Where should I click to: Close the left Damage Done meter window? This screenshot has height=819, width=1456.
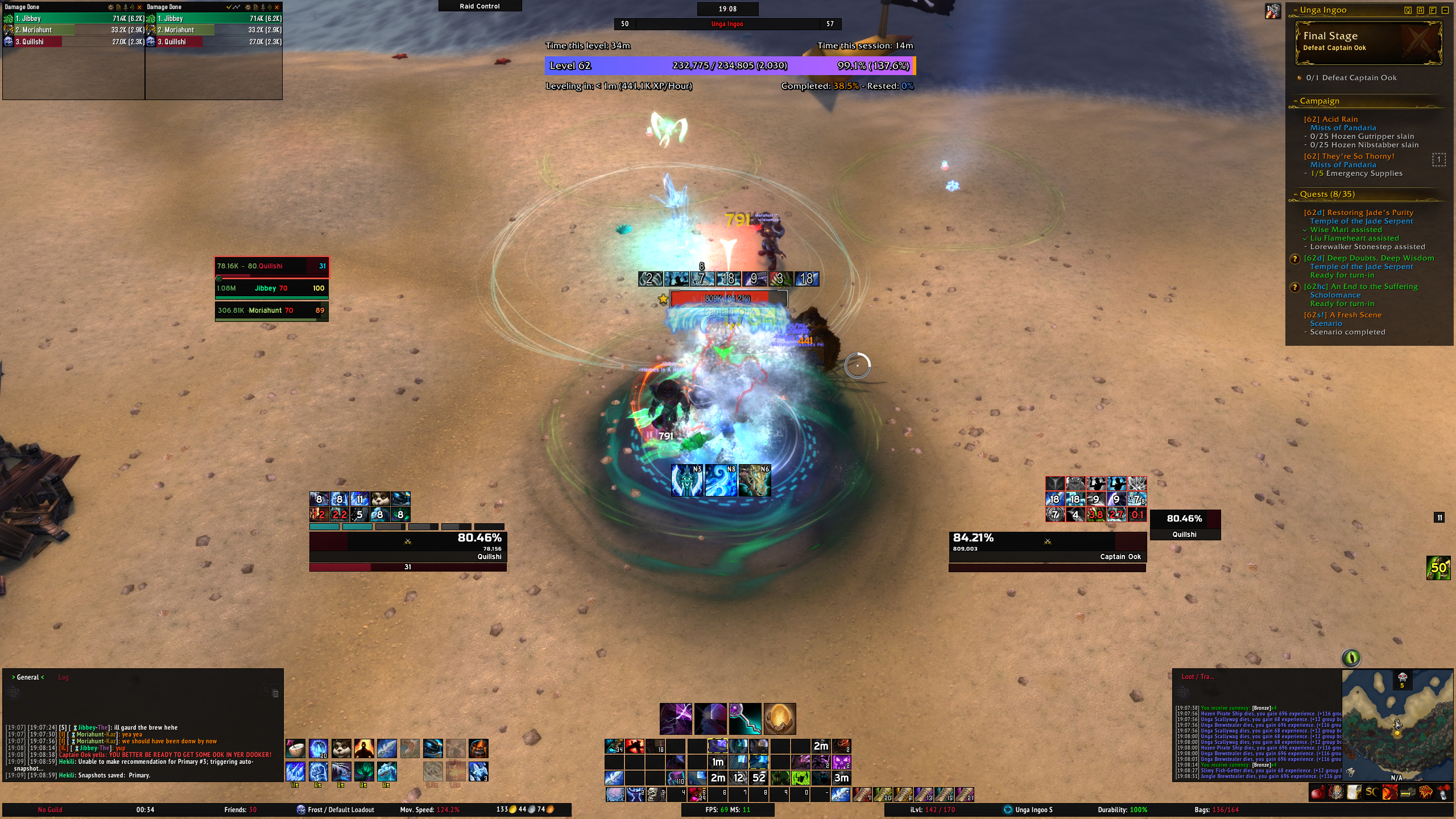tap(139, 7)
